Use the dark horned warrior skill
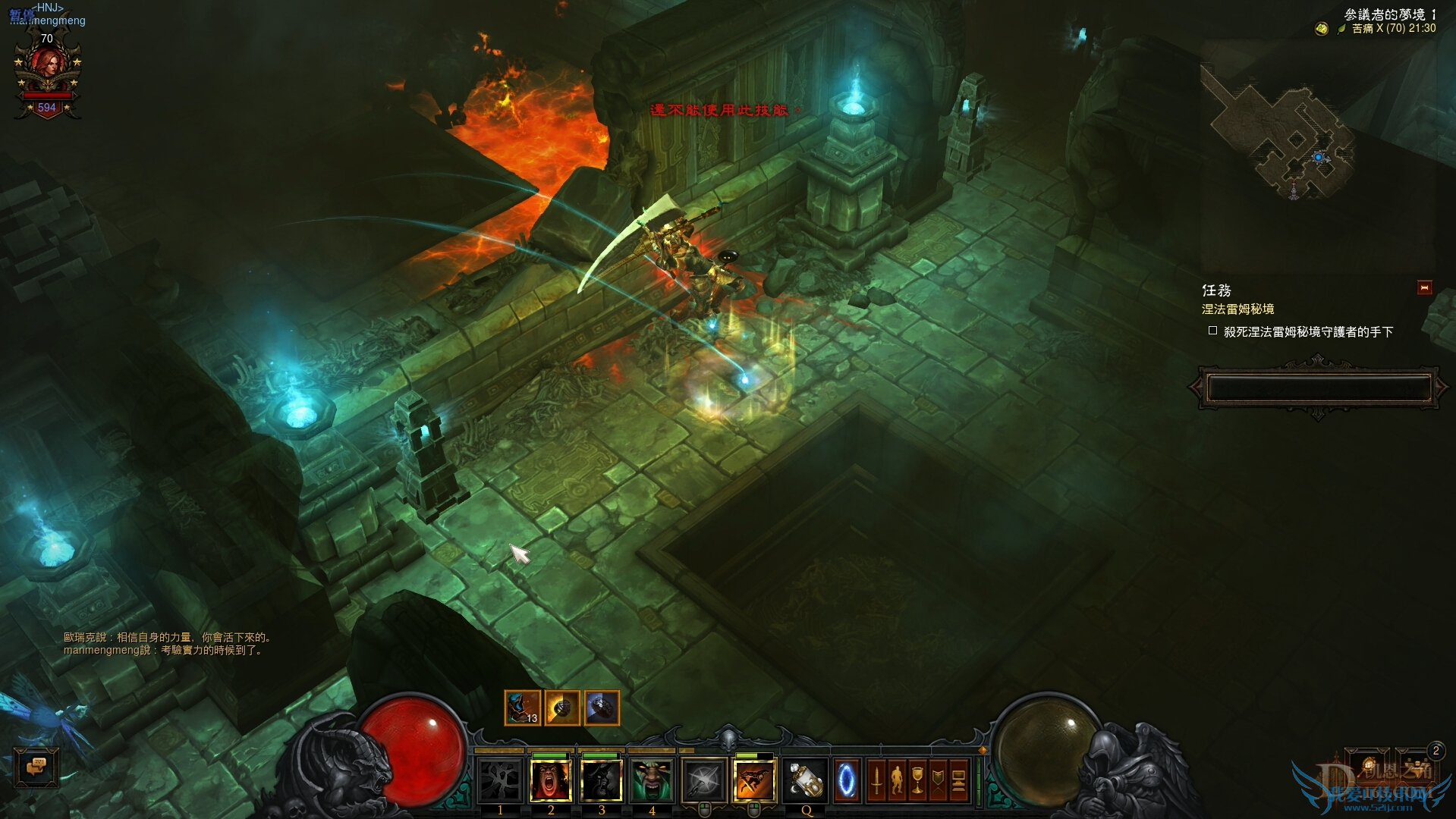 coord(601,780)
